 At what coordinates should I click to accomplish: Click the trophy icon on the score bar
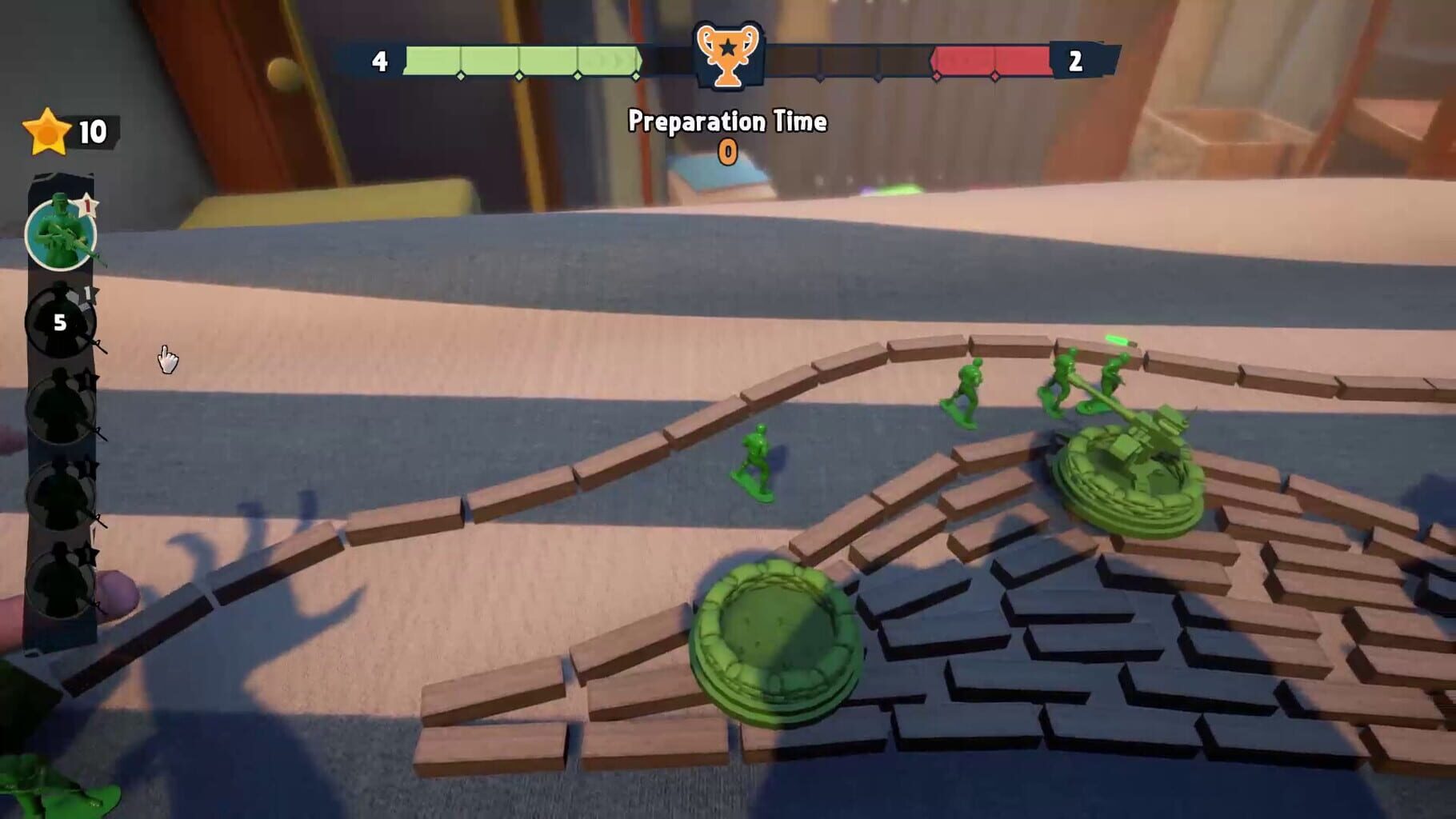click(726, 56)
